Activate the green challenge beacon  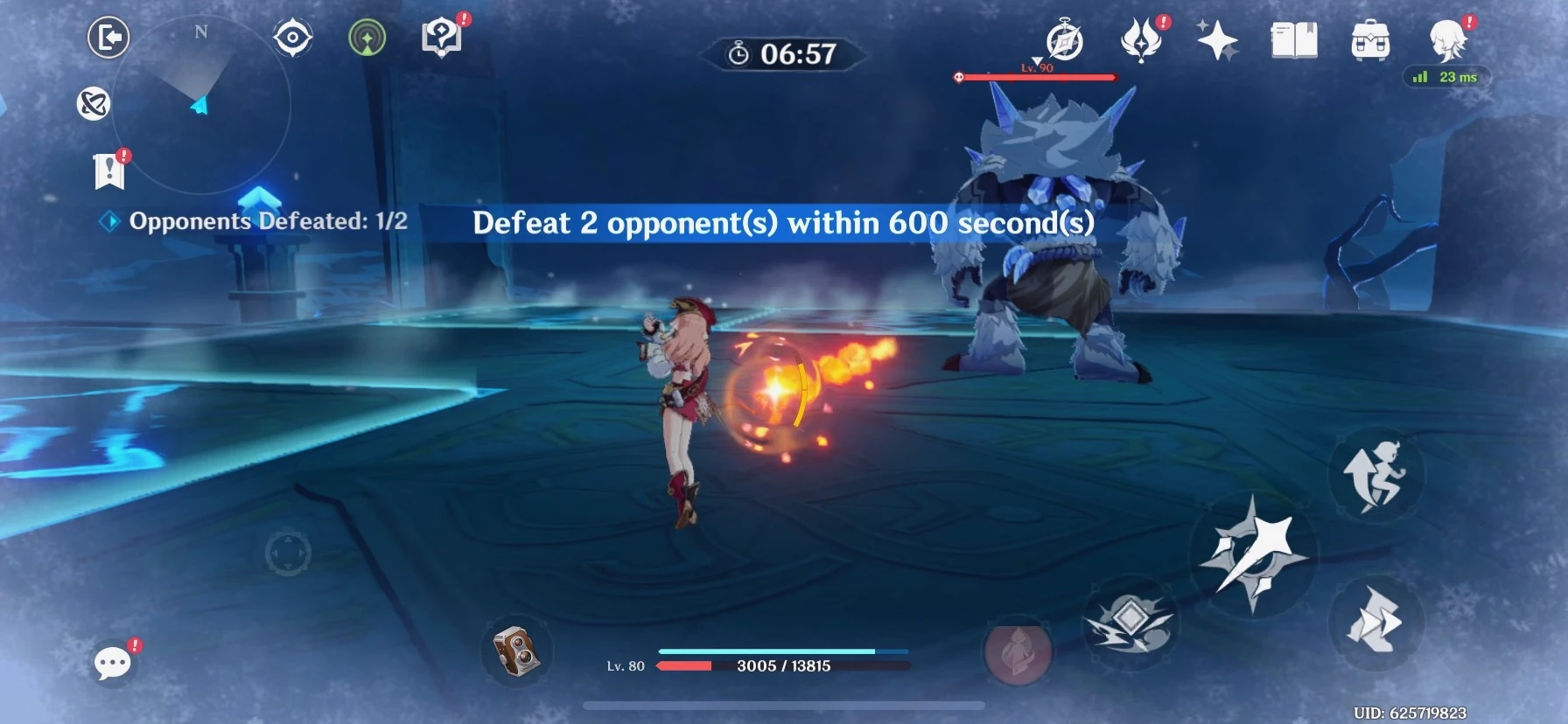click(x=367, y=38)
